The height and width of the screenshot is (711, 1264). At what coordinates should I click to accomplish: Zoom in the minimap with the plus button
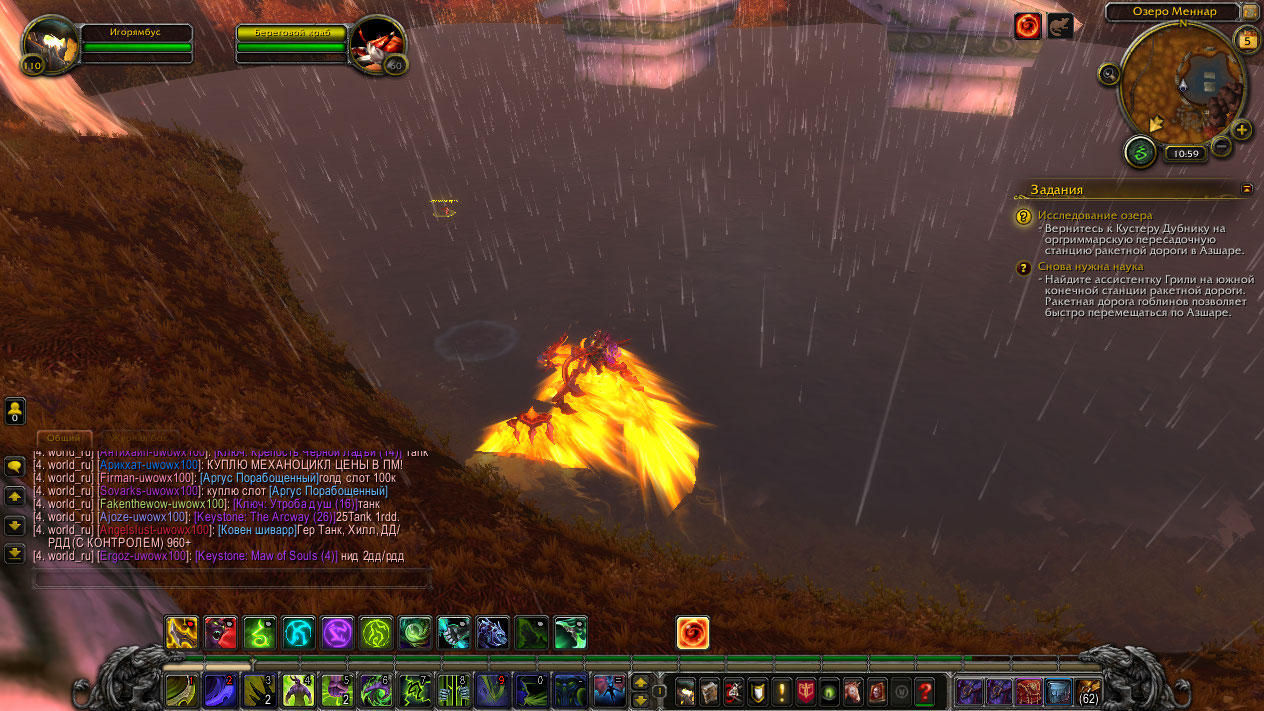click(1241, 130)
